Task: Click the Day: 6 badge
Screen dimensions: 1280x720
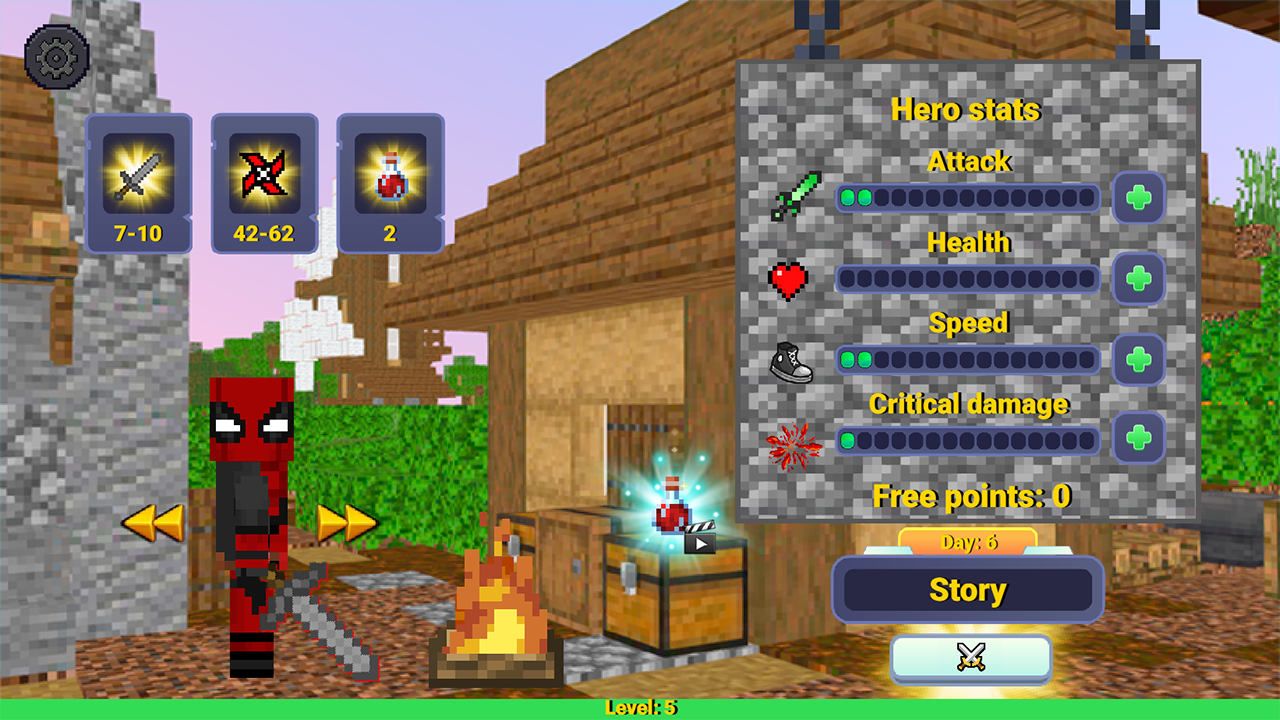Action: [968, 540]
